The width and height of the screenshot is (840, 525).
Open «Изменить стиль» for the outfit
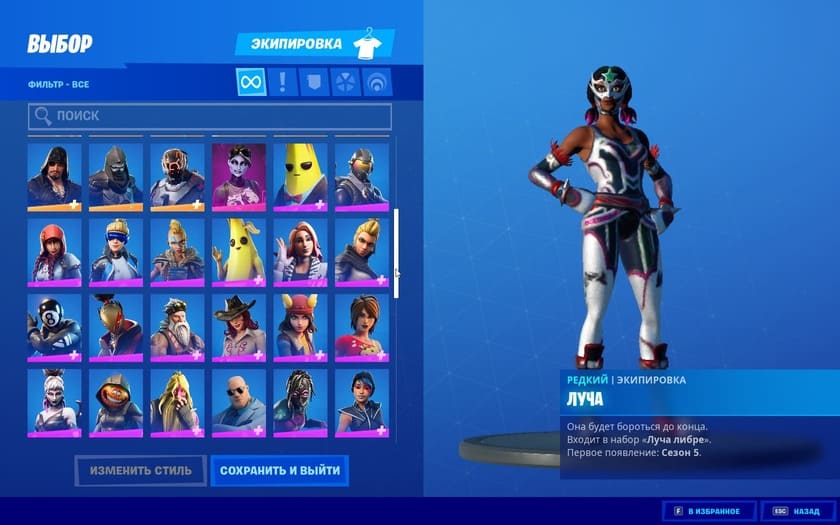(x=140, y=470)
